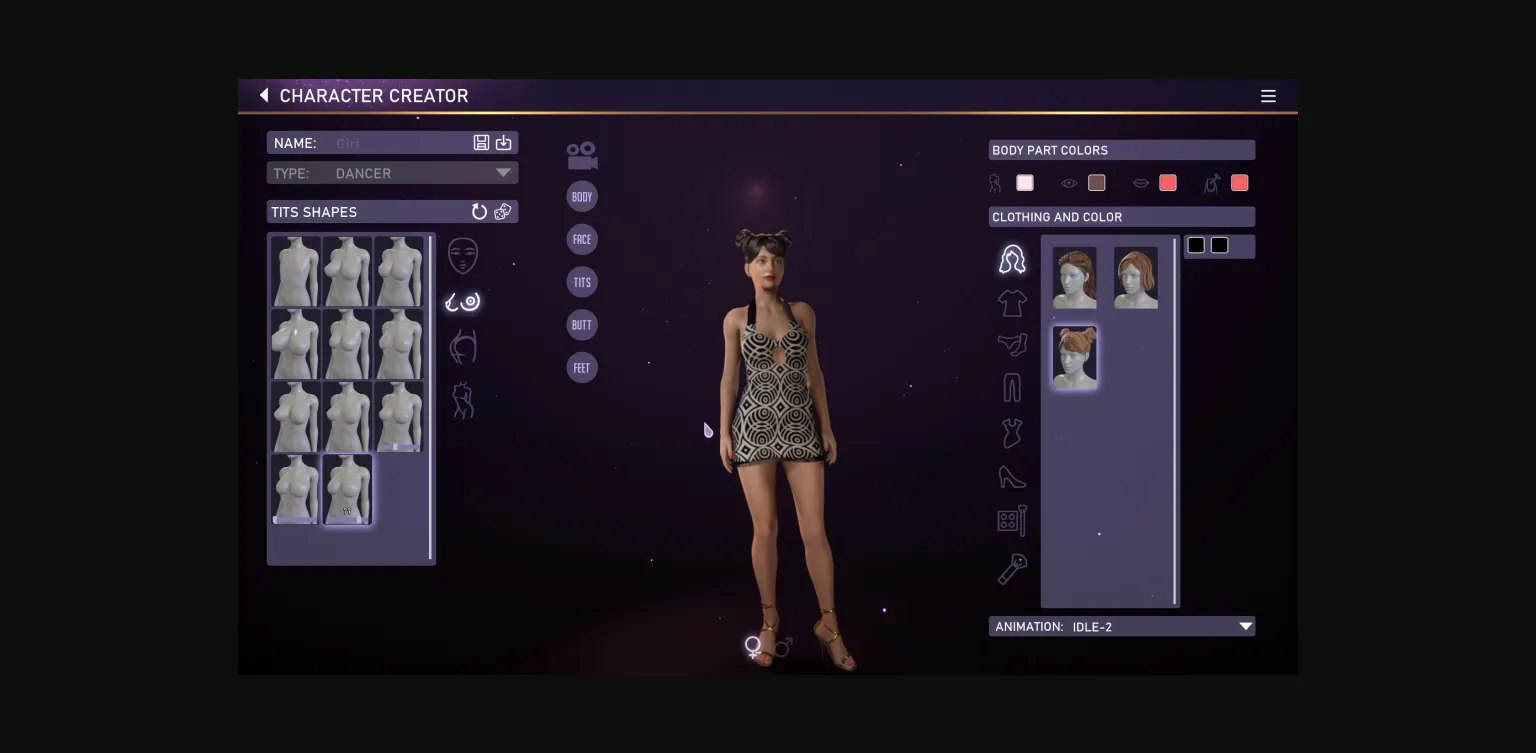Toggle the eye color body part icon

coord(1069,183)
